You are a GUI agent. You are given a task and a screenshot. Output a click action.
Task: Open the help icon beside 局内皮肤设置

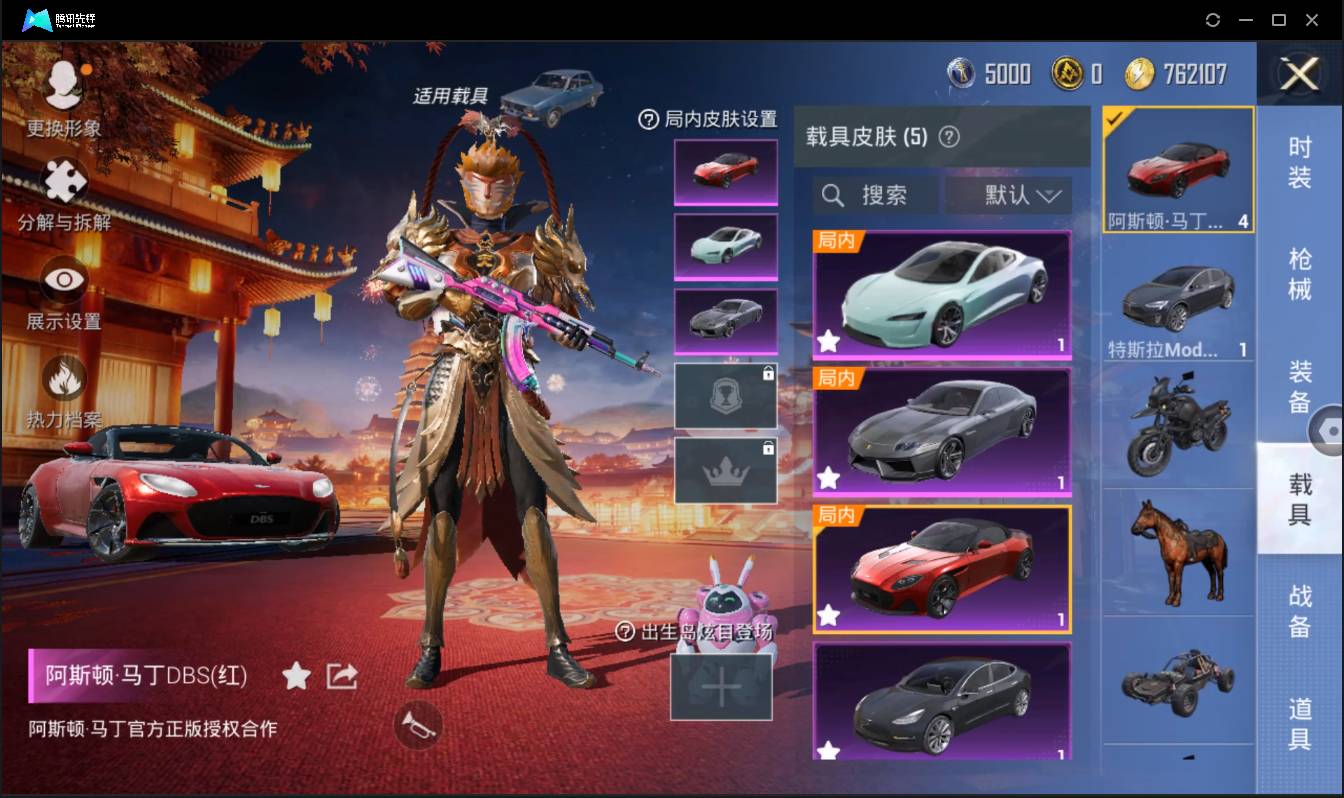(651, 119)
